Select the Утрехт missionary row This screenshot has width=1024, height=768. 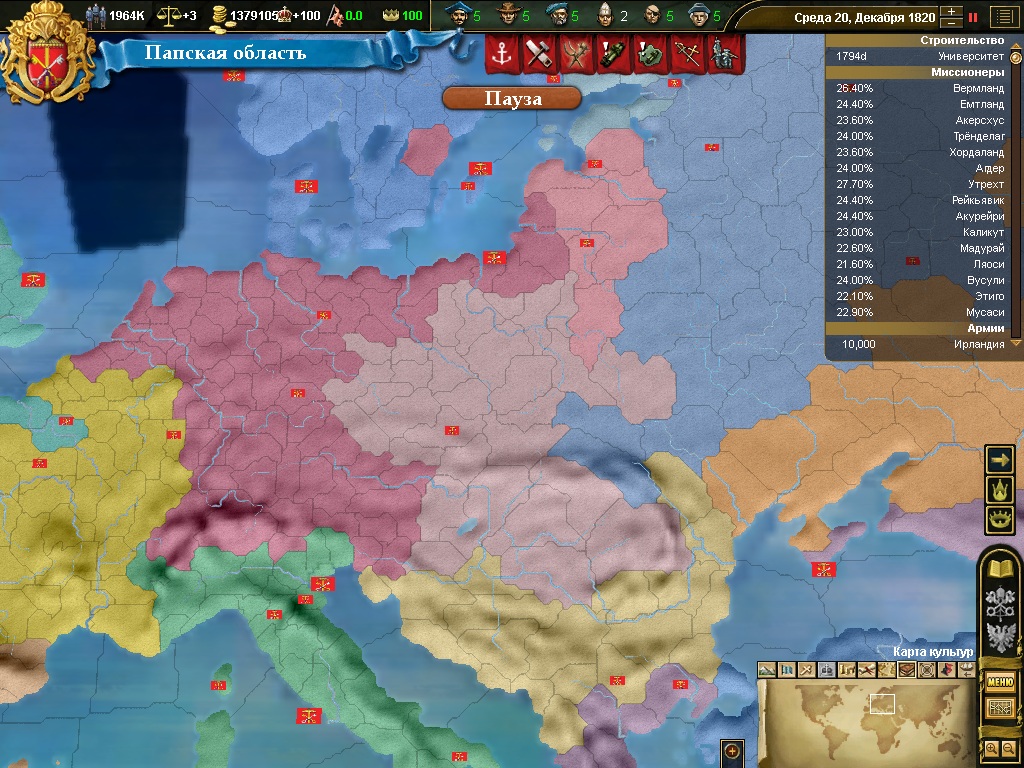click(920, 184)
